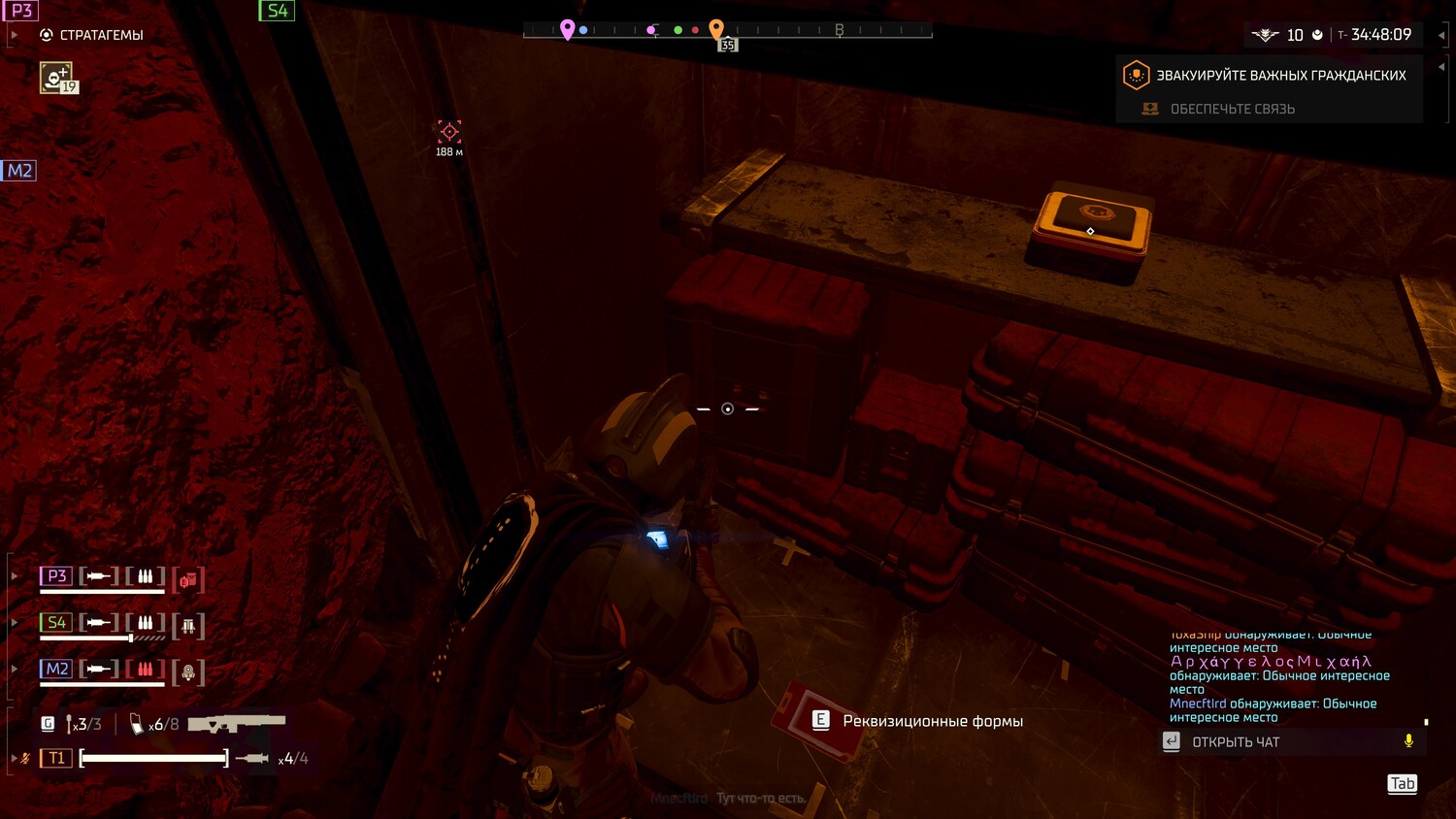Click the compass bar's pink waypoint marker
The width and height of the screenshot is (1456, 819).
pyautogui.click(x=568, y=29)
